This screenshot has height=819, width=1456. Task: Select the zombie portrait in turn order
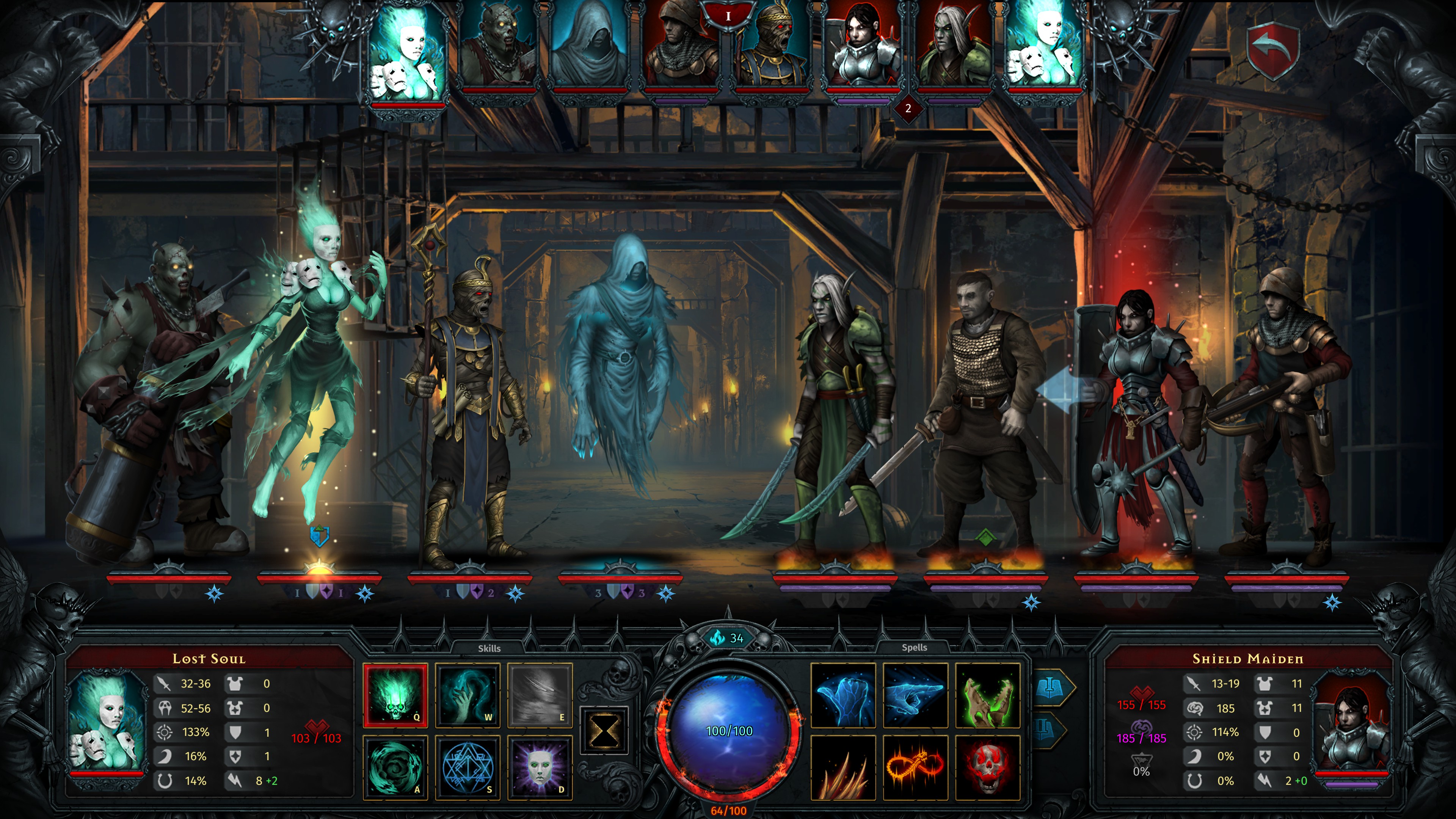pyautogui.click(x=497, y=48)
